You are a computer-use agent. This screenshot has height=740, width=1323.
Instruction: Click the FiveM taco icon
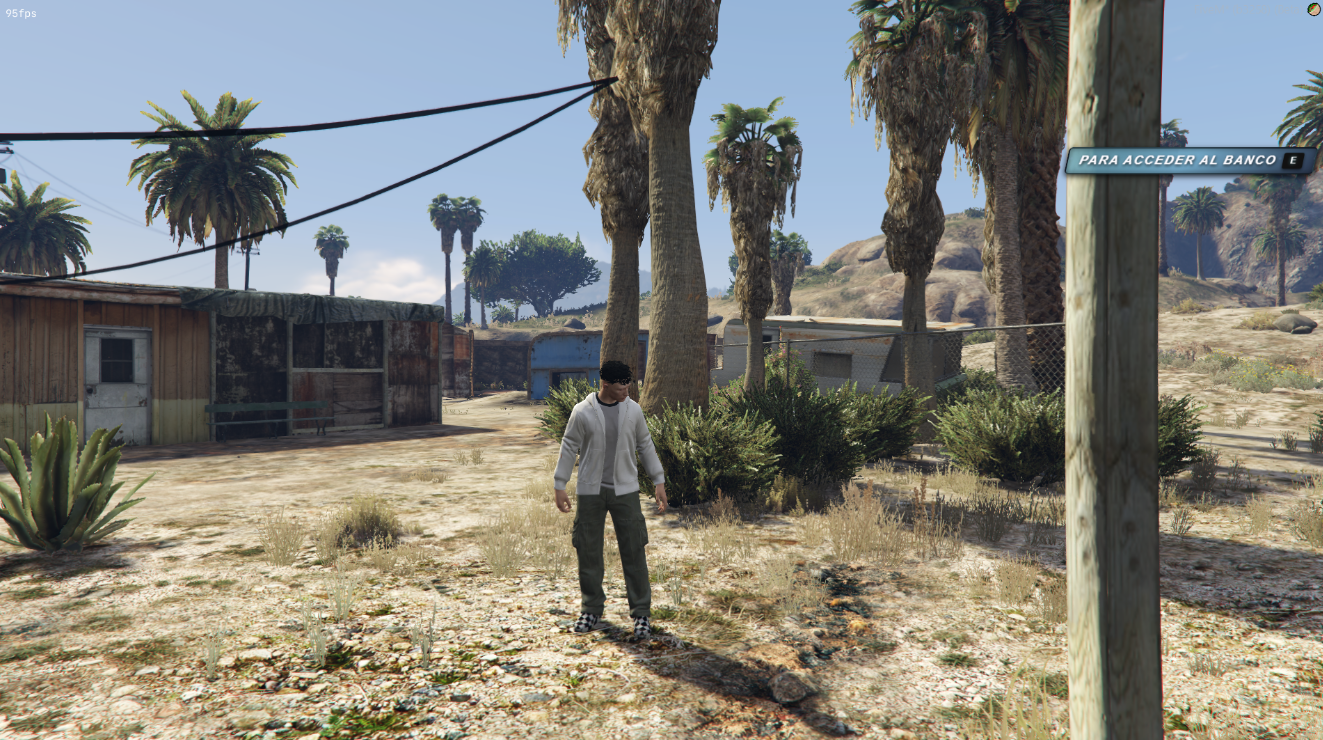(x=1313, y=9)
